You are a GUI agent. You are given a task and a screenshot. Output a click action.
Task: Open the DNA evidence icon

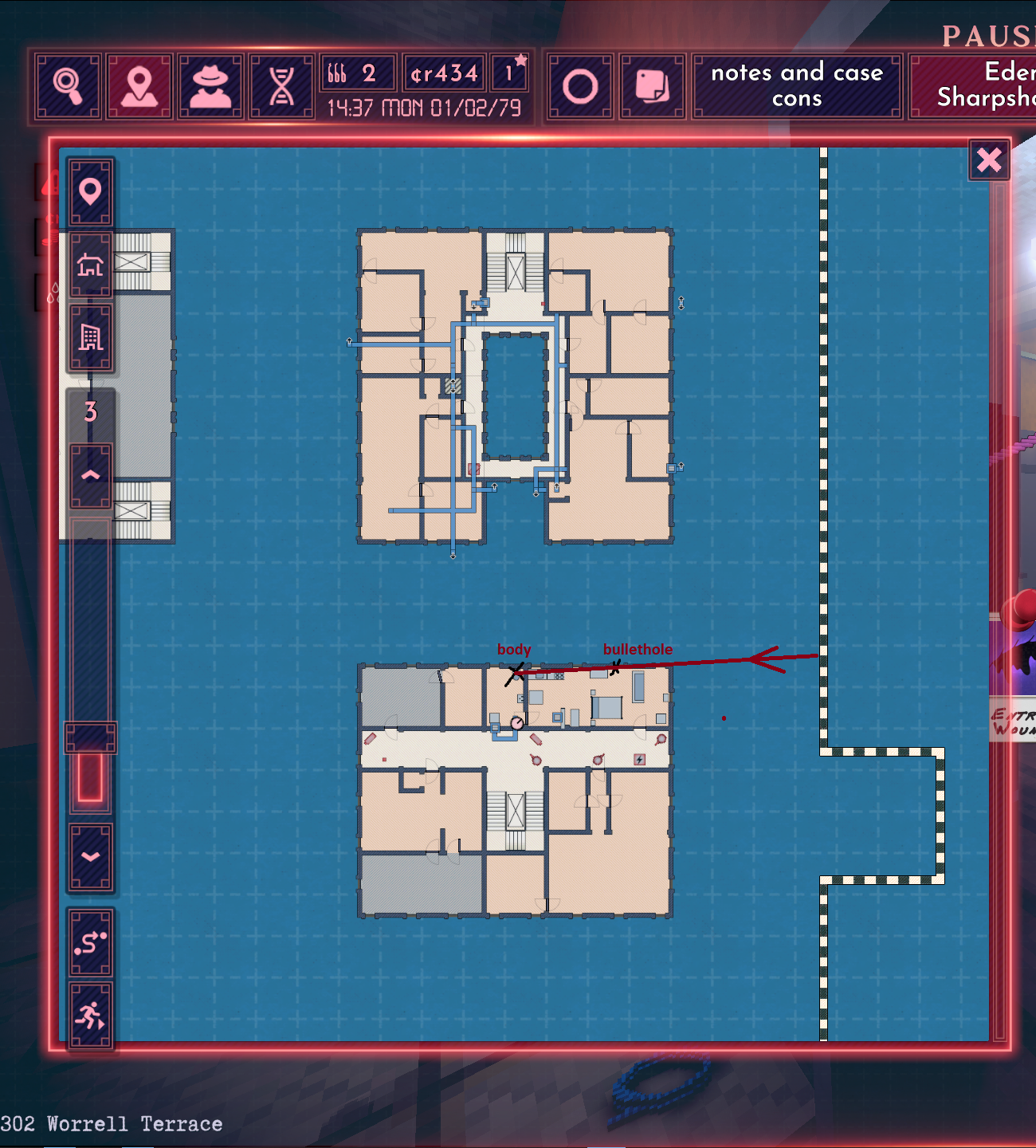click(x=279, y=85)
